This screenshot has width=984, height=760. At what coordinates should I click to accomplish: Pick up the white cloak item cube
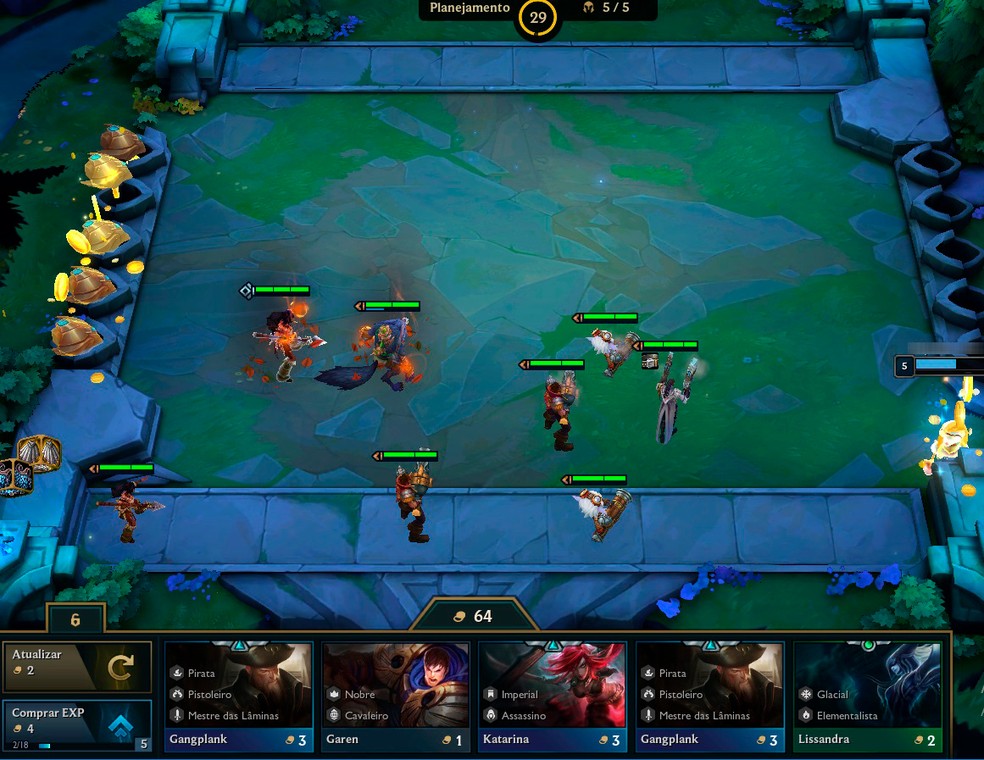pos(40,453)
